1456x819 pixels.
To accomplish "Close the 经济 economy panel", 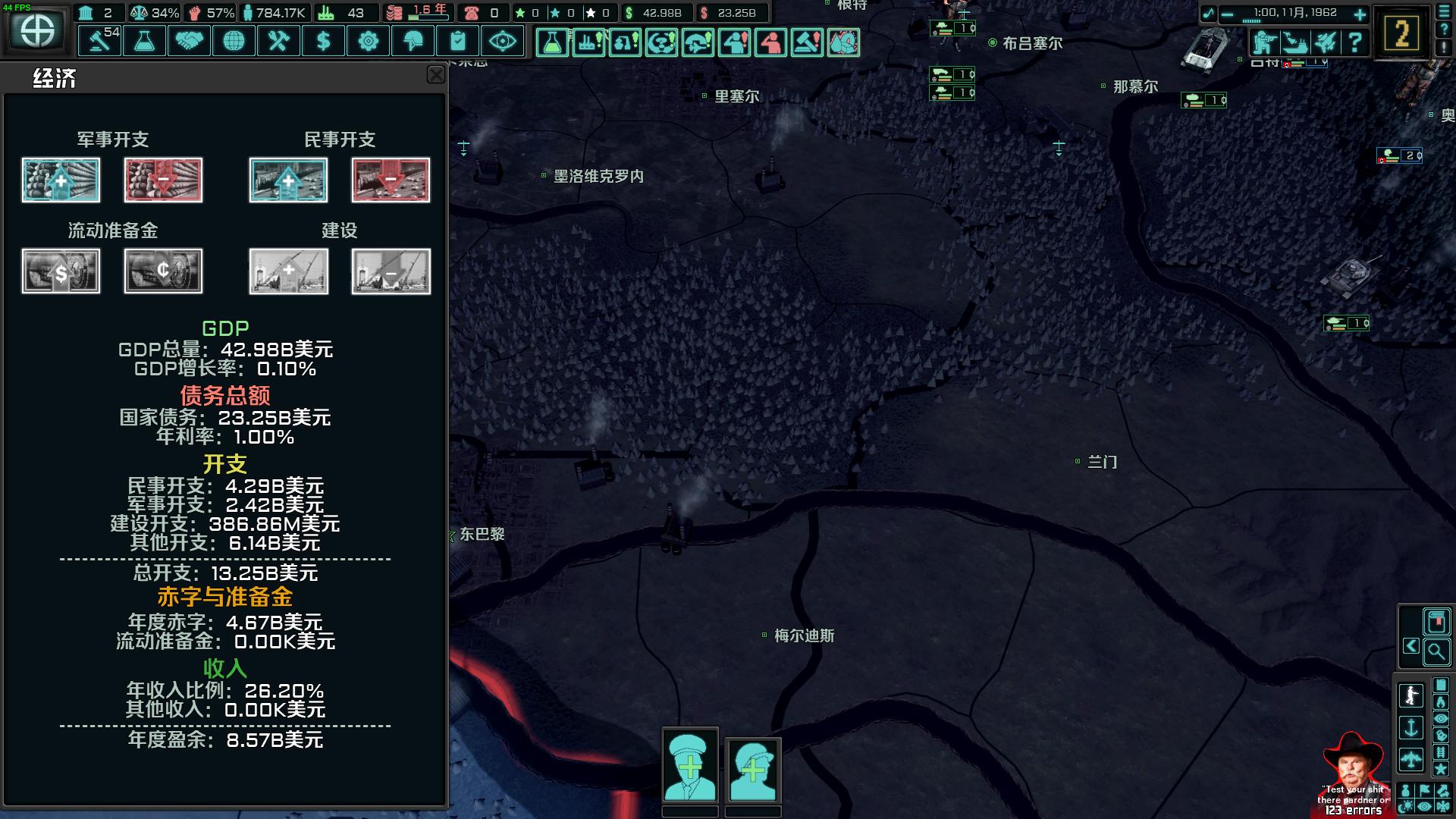I will 436,74.
